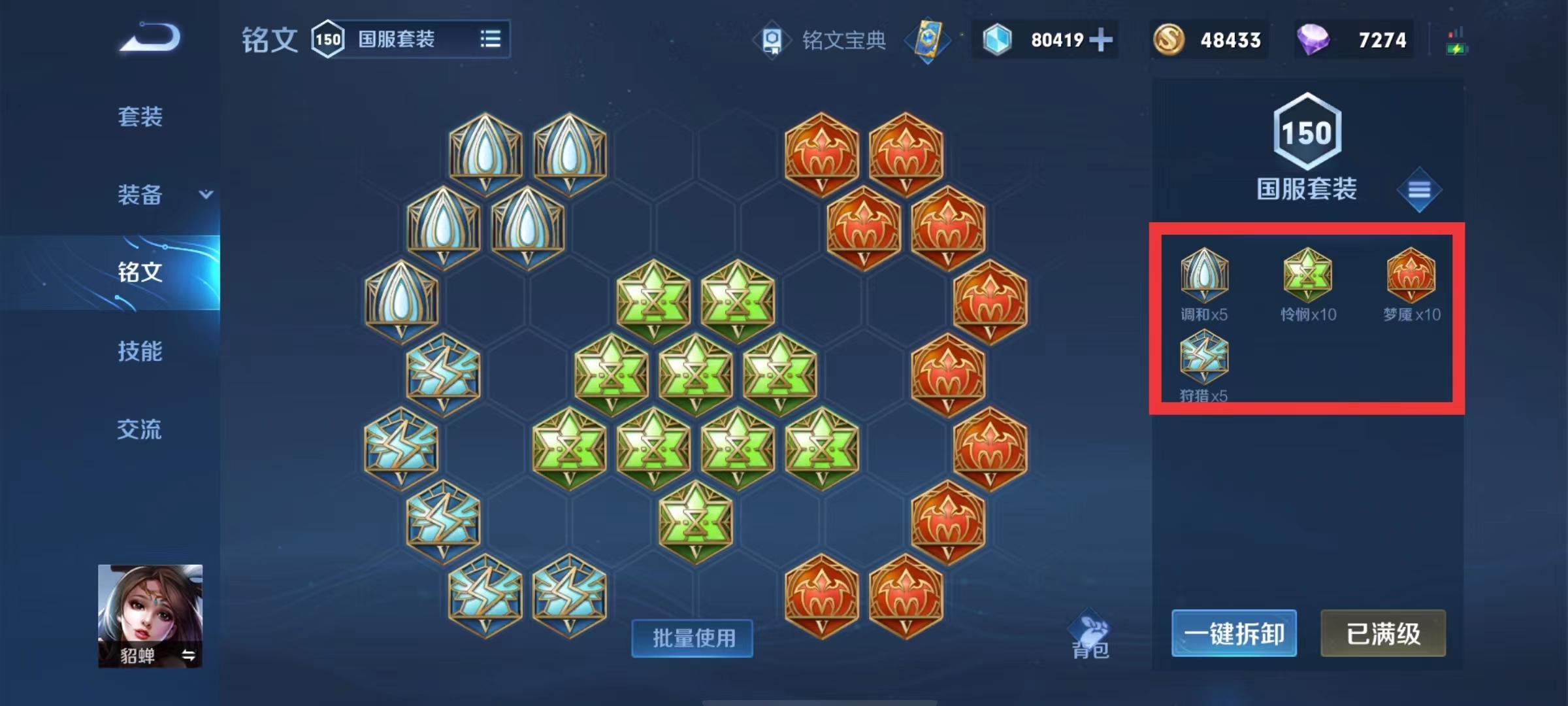Switch to the 套装 sidebar tab
Viewport: 1568px width, 706px height.
click(141, 116)
